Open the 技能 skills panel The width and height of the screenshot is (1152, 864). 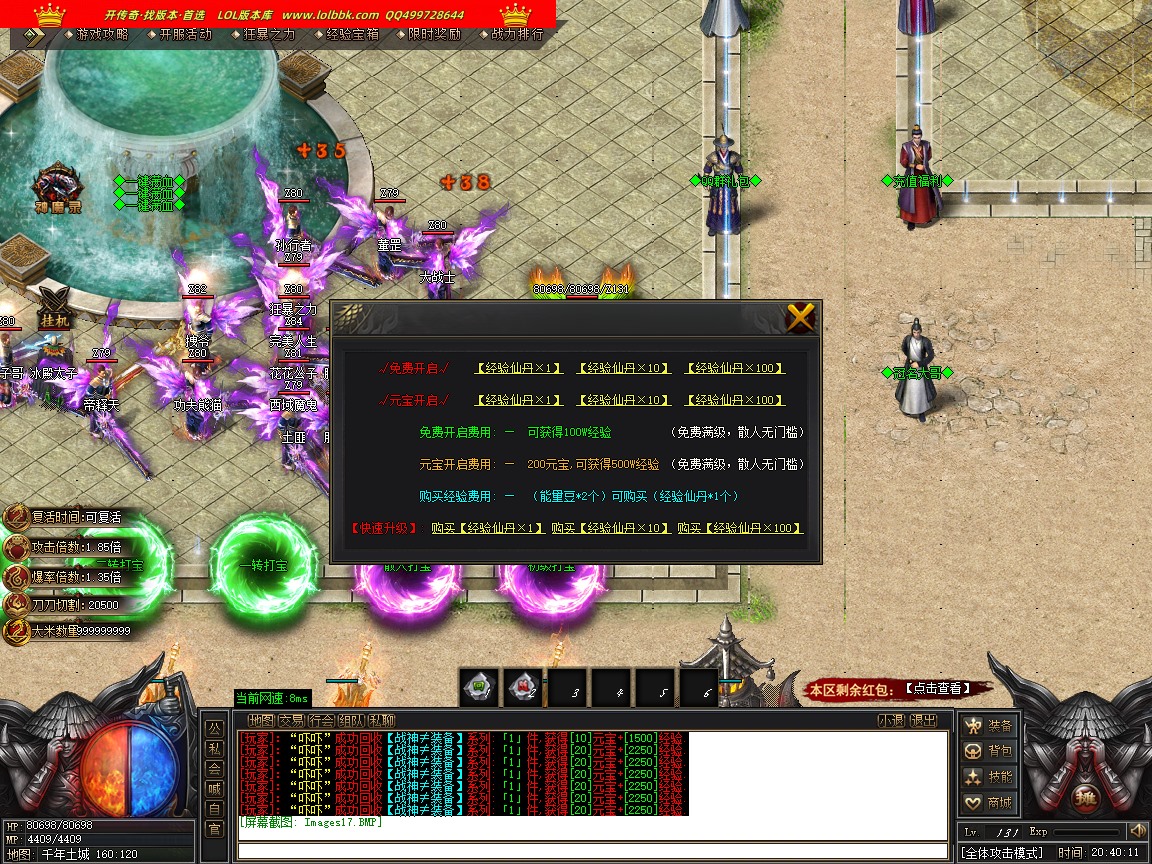(x=988, y=777)
